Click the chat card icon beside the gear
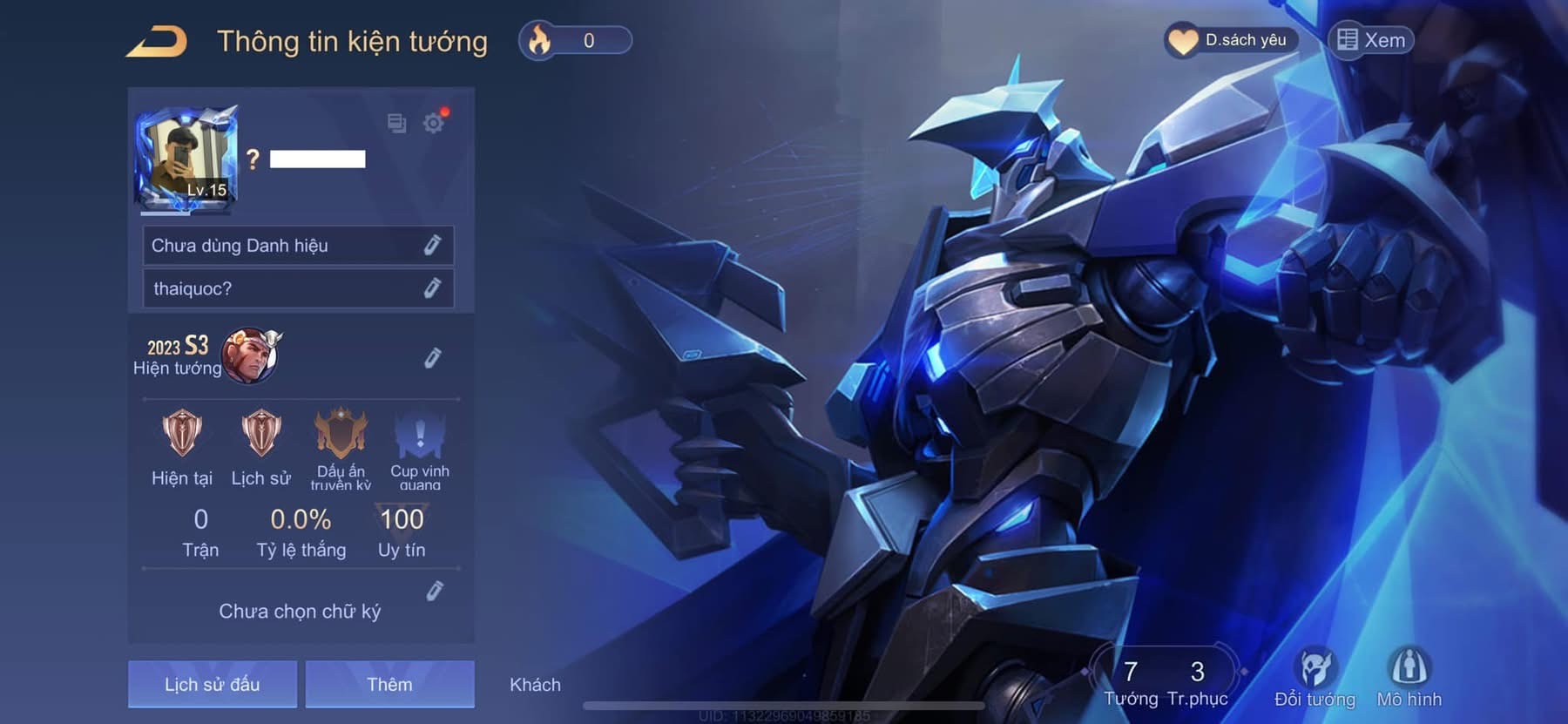The image size is (1568, 724). [x=396, y=123]
